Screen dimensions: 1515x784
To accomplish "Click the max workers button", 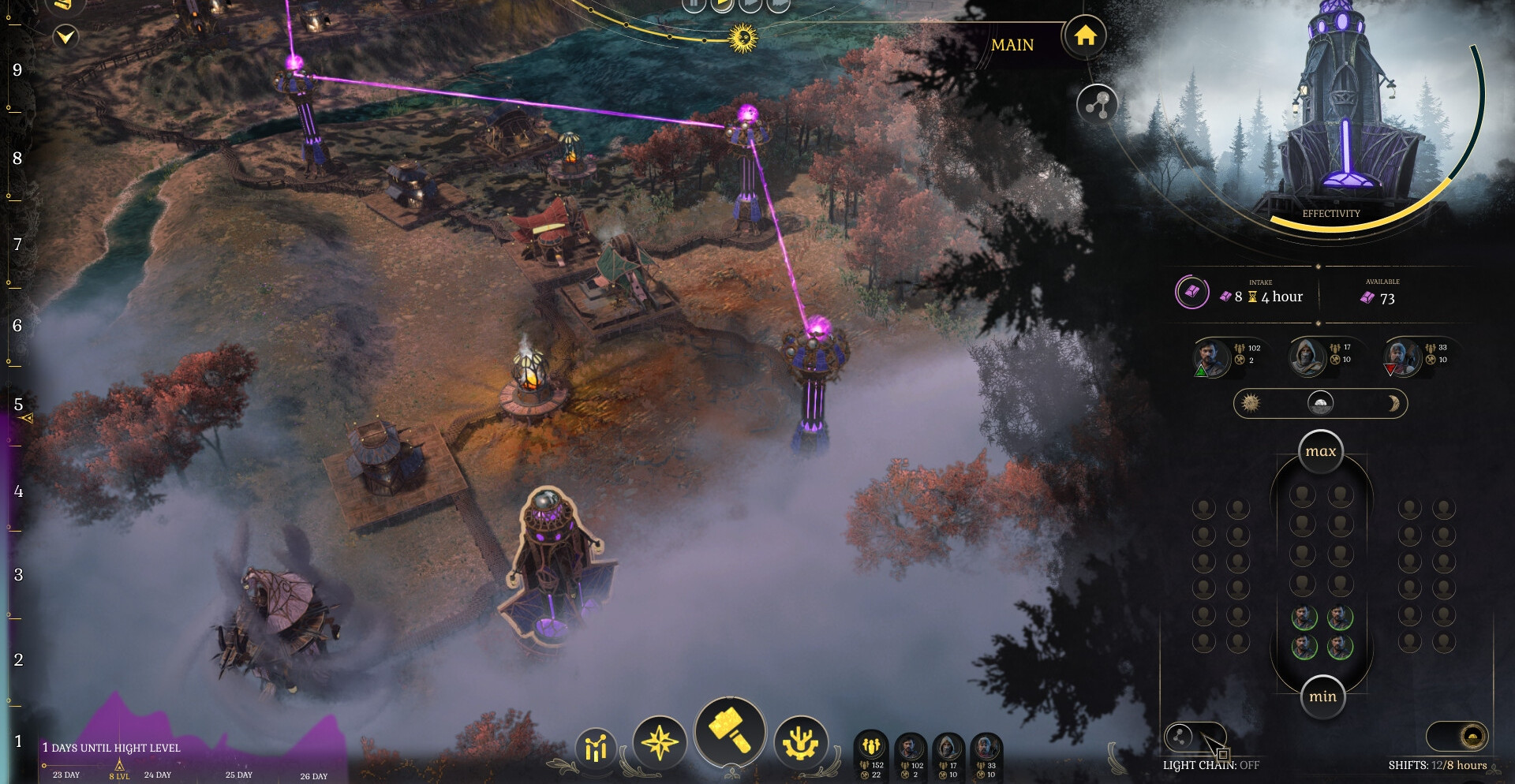I will coord(1320,452).
